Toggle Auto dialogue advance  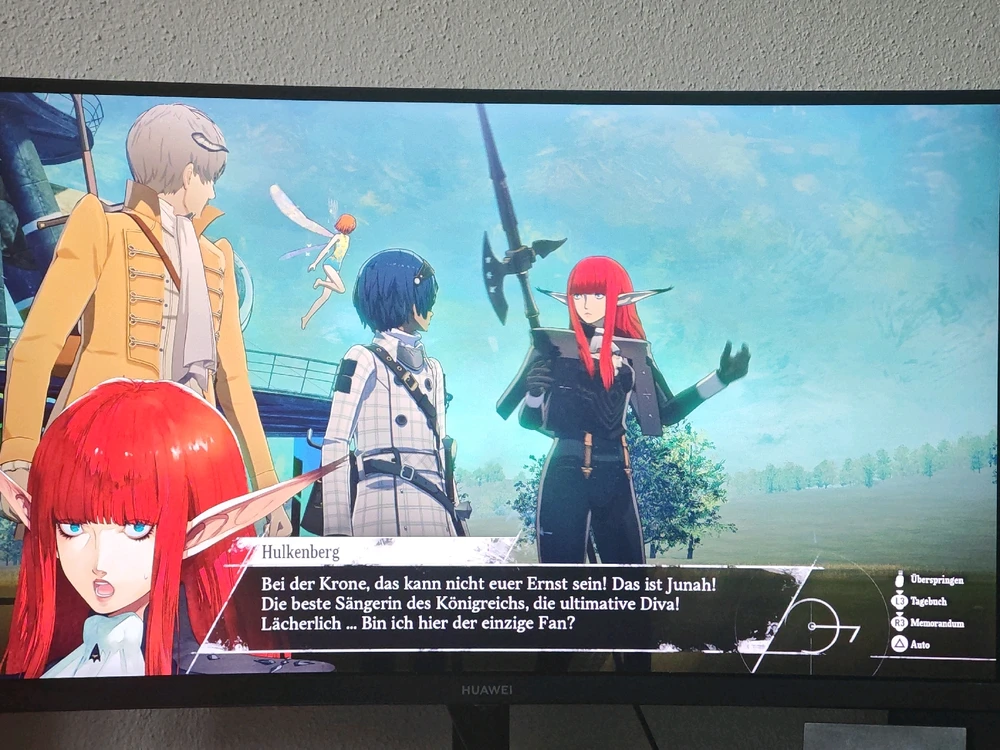[918, 645]
